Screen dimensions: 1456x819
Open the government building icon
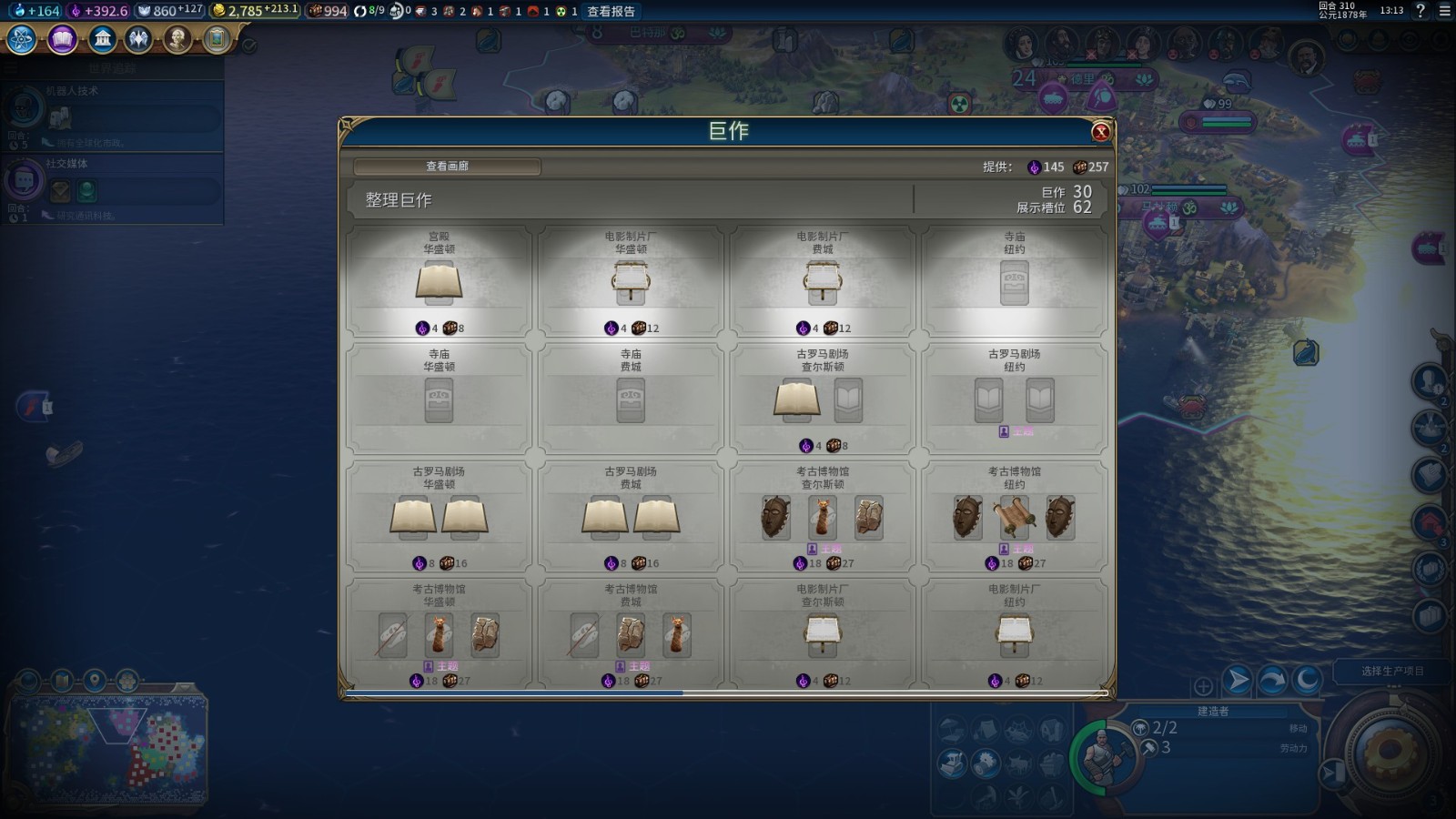102,39
